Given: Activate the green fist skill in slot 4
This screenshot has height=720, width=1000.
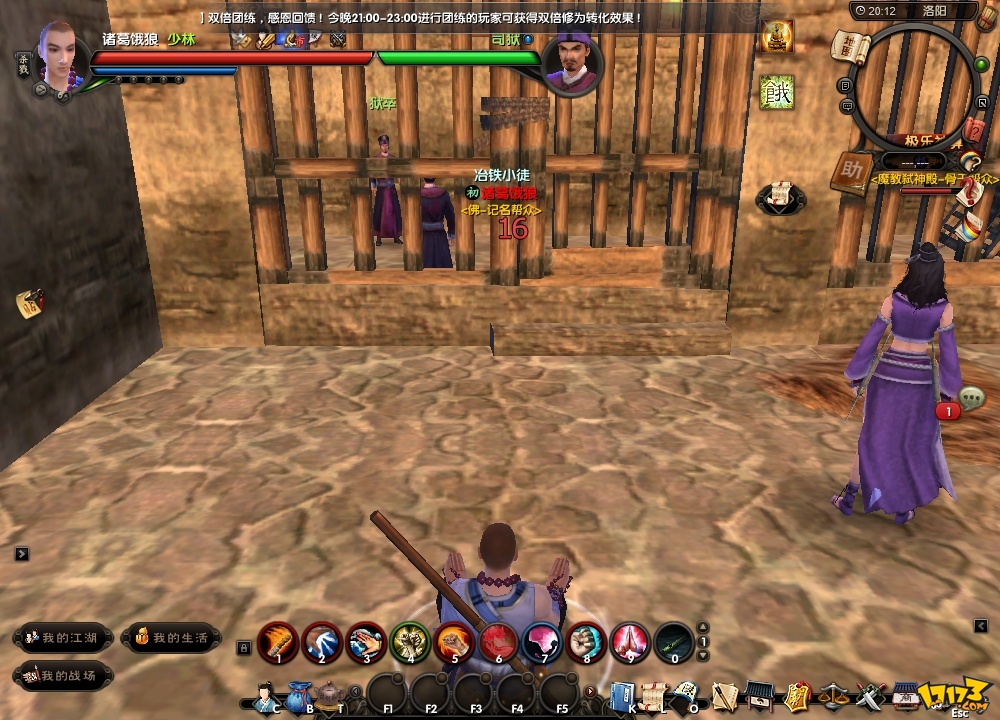Looking at the screenshot, I should click(x=410, y=642).
